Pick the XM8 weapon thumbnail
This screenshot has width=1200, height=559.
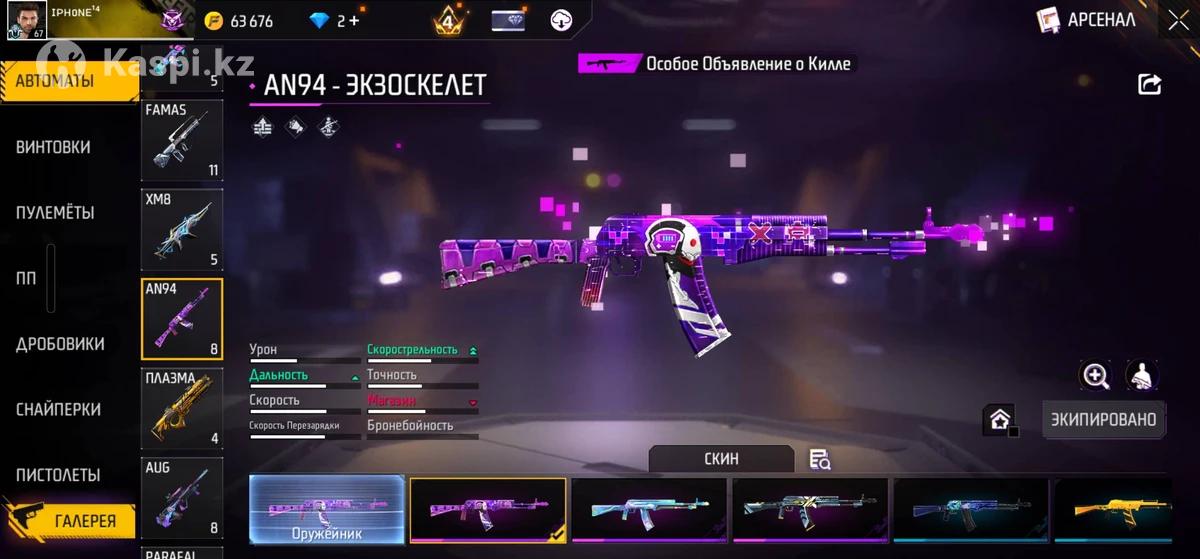[x=181, y=230]
